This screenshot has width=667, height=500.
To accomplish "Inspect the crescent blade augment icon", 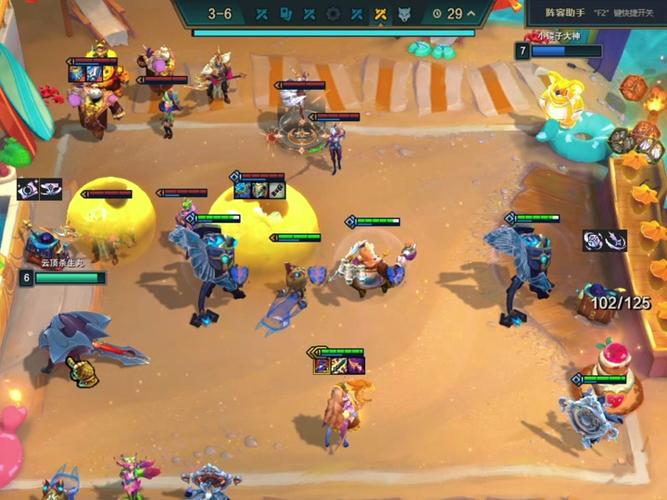I will pyautogui.click(x=615, y=240).
